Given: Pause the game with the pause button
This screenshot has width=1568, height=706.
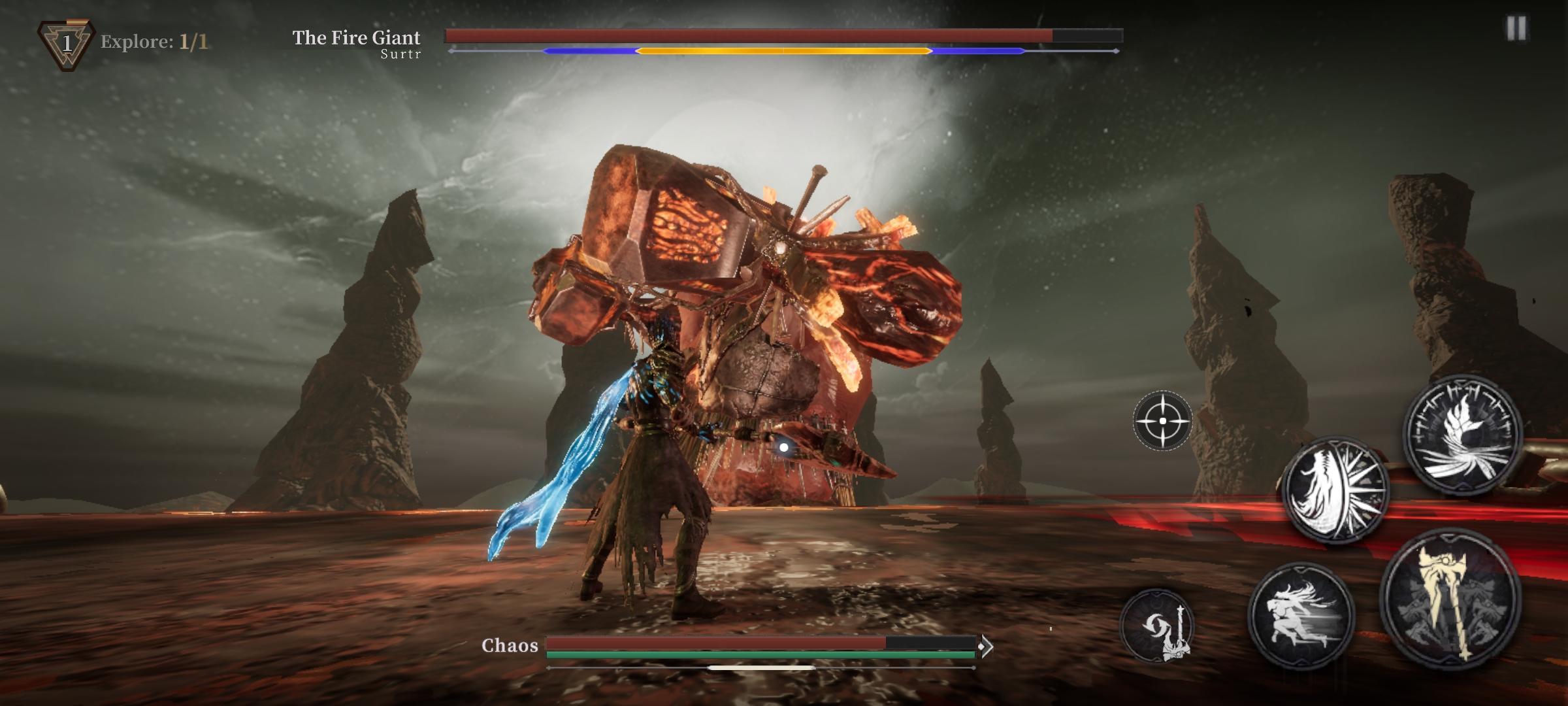Looking at the screenshot, I should pyautogui.click(x=1516, y=28).
